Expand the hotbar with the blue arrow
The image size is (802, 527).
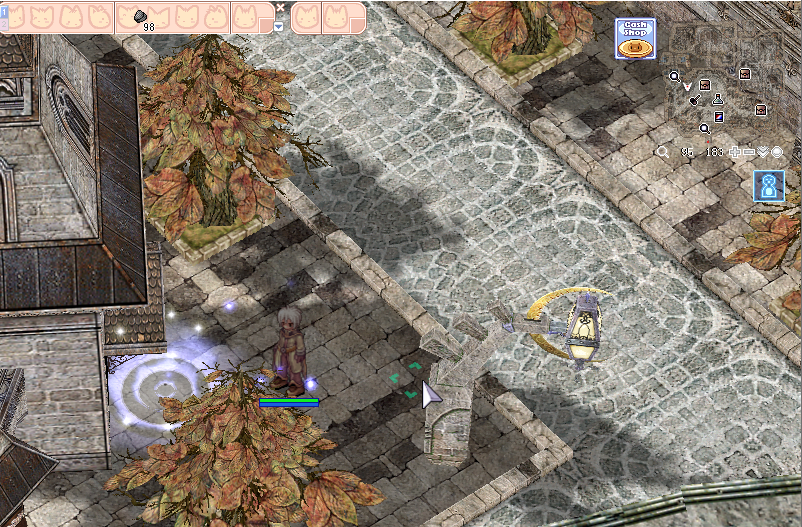click(x=279, y=27)
